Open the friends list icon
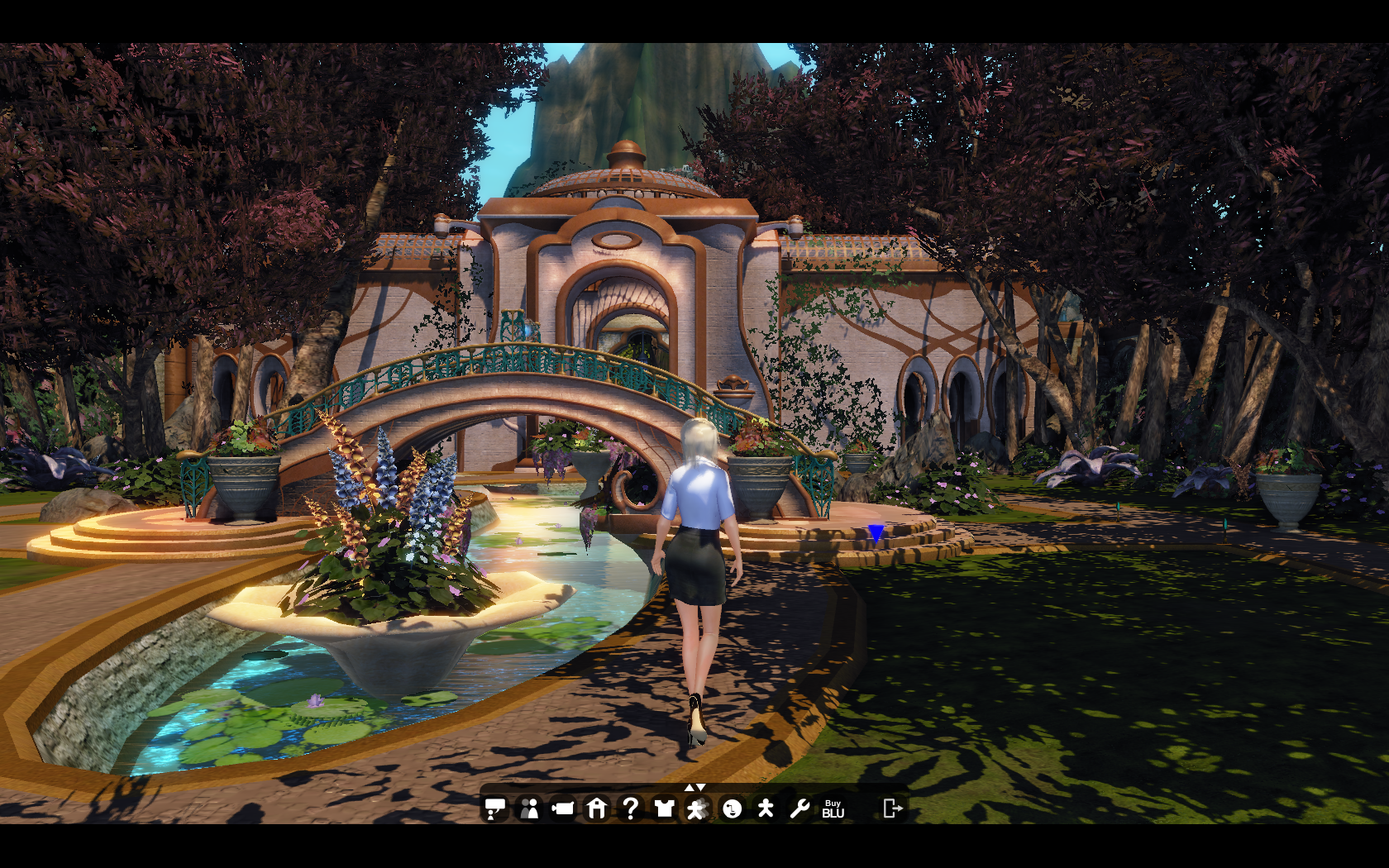 tap(529, 808)
